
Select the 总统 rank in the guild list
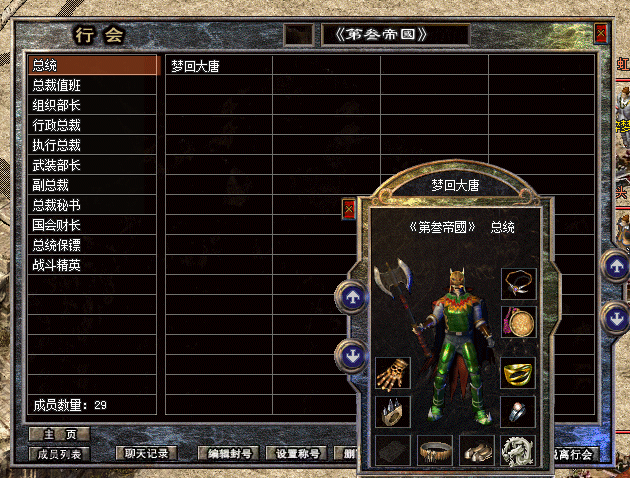92,66
